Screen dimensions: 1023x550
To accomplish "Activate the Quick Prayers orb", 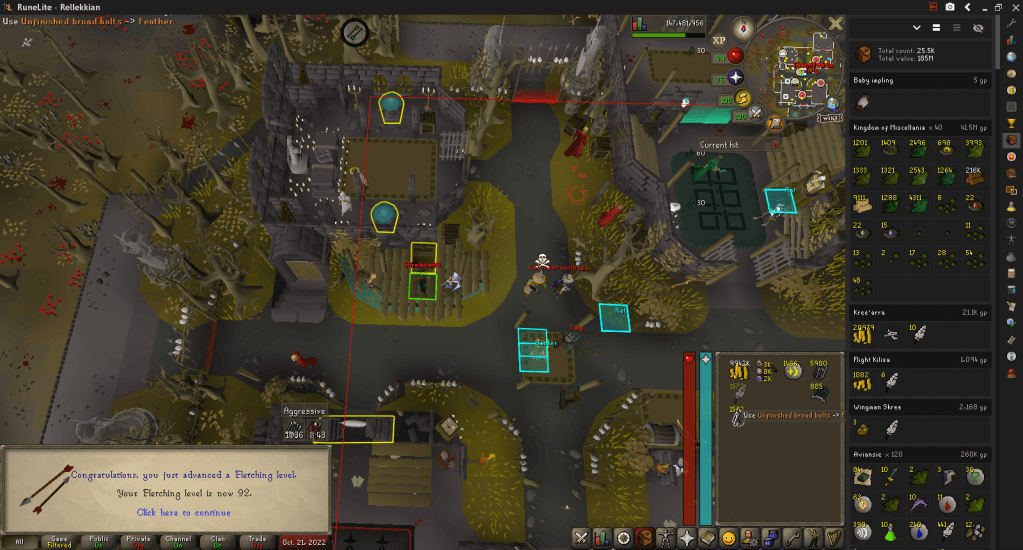I will coord(735,76).
